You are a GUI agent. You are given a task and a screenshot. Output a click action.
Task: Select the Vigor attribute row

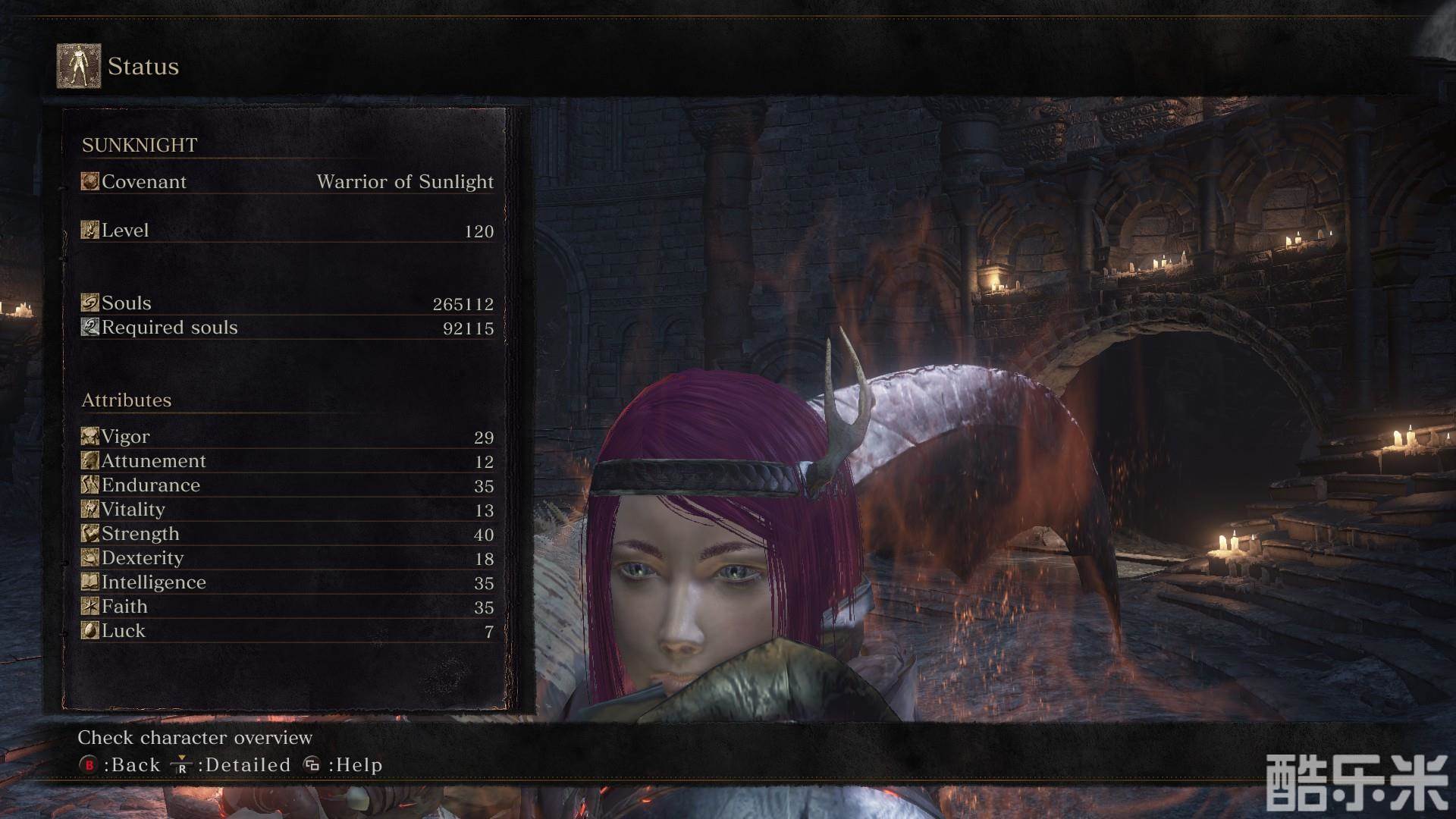[287, 437]
